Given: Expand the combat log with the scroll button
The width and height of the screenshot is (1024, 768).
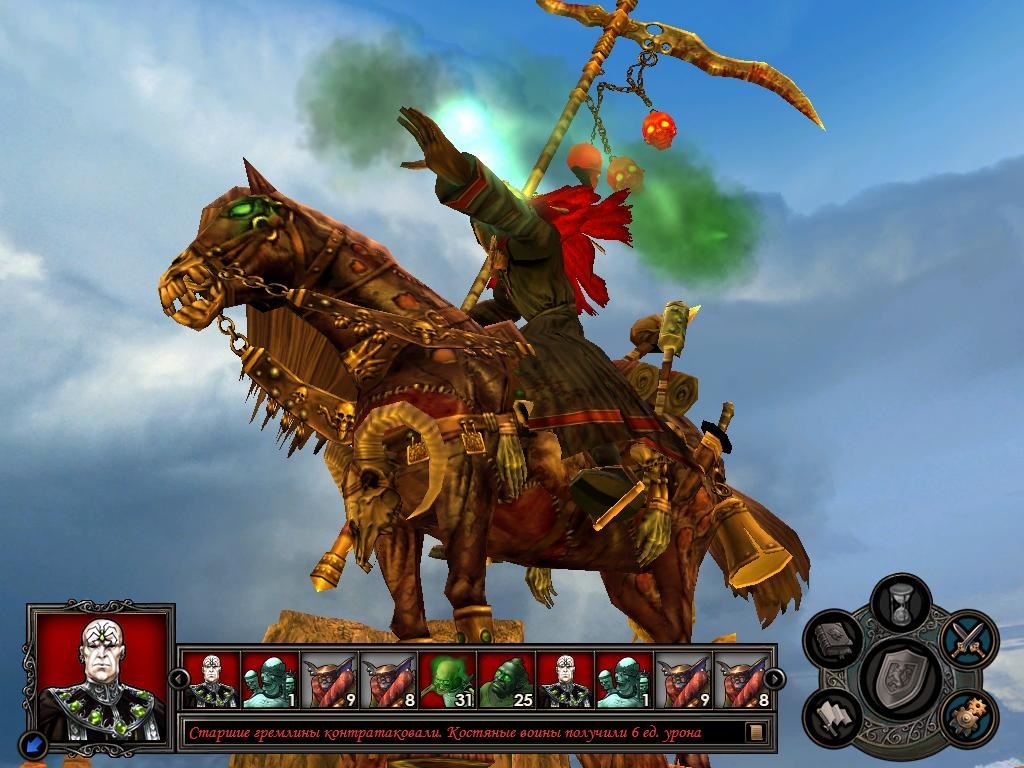Looking at the screenshot, I should pyautogui.click(x=757, y=733).
